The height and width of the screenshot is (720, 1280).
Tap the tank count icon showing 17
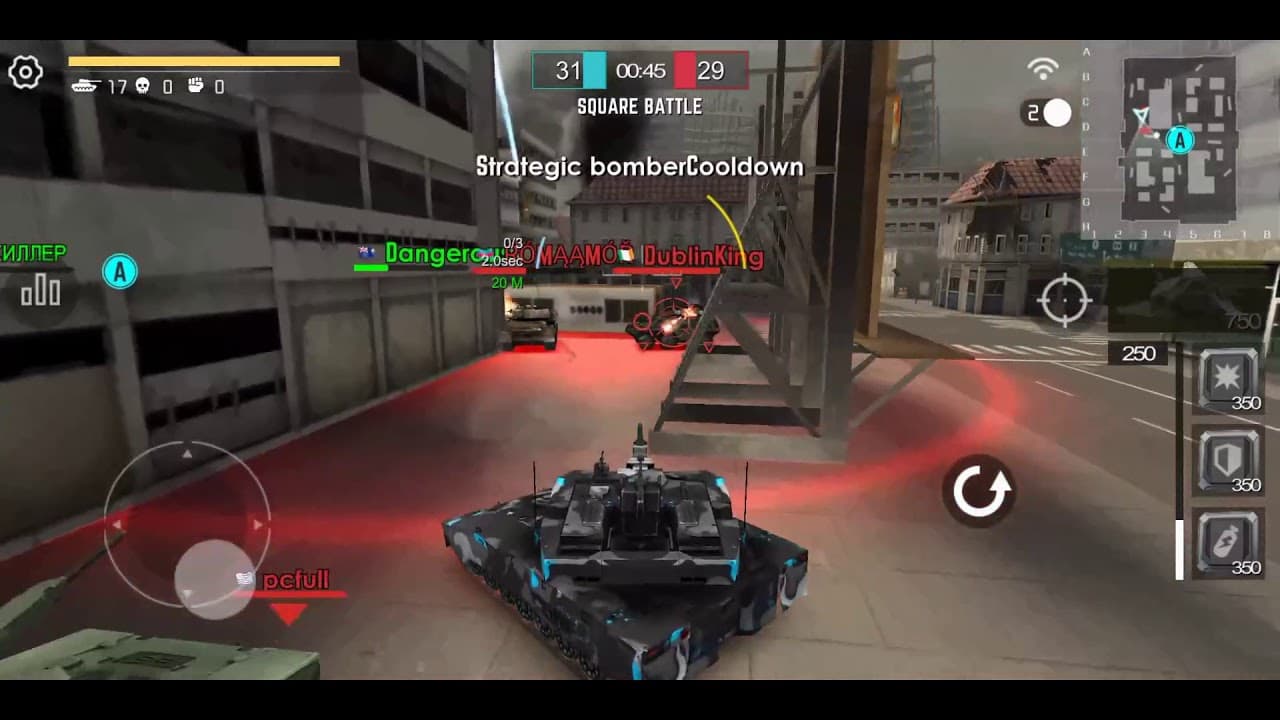(85, 85)
